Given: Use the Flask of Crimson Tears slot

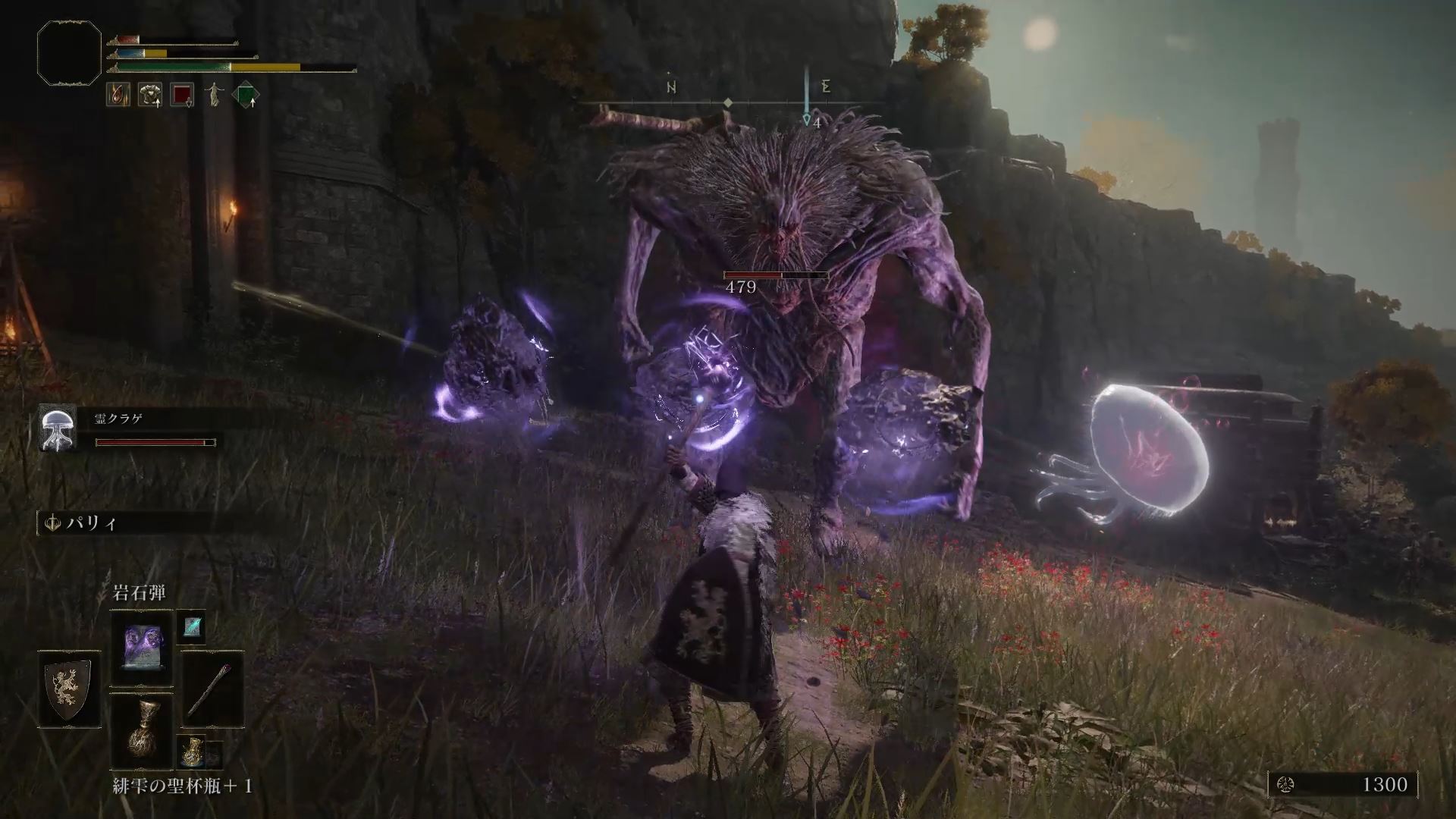Looking at the screenshot, I should click(142, 730).
